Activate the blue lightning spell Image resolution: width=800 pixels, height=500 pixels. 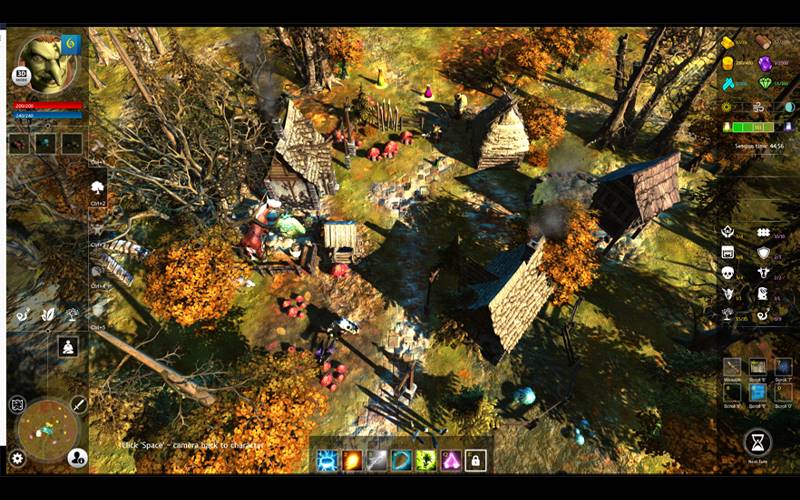326,460
